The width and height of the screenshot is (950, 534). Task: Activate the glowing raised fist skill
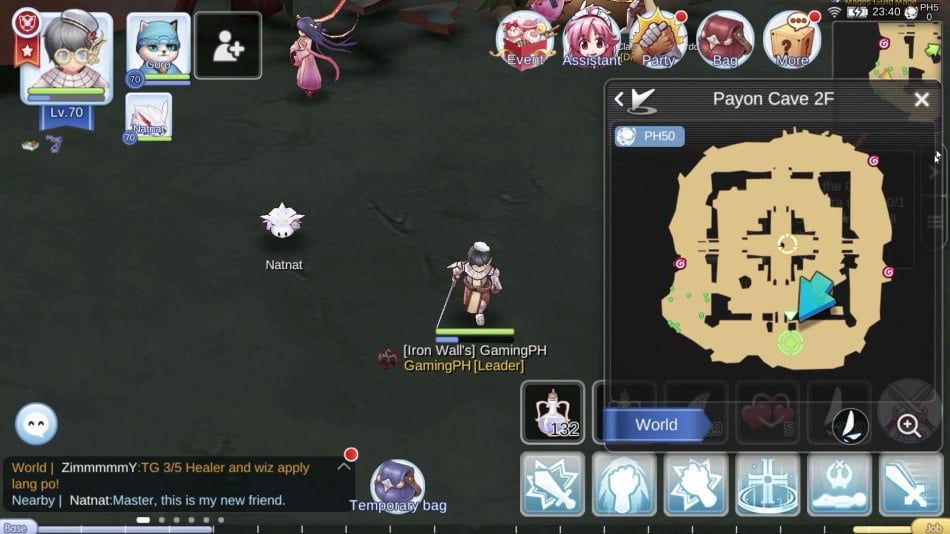[624, 484]
